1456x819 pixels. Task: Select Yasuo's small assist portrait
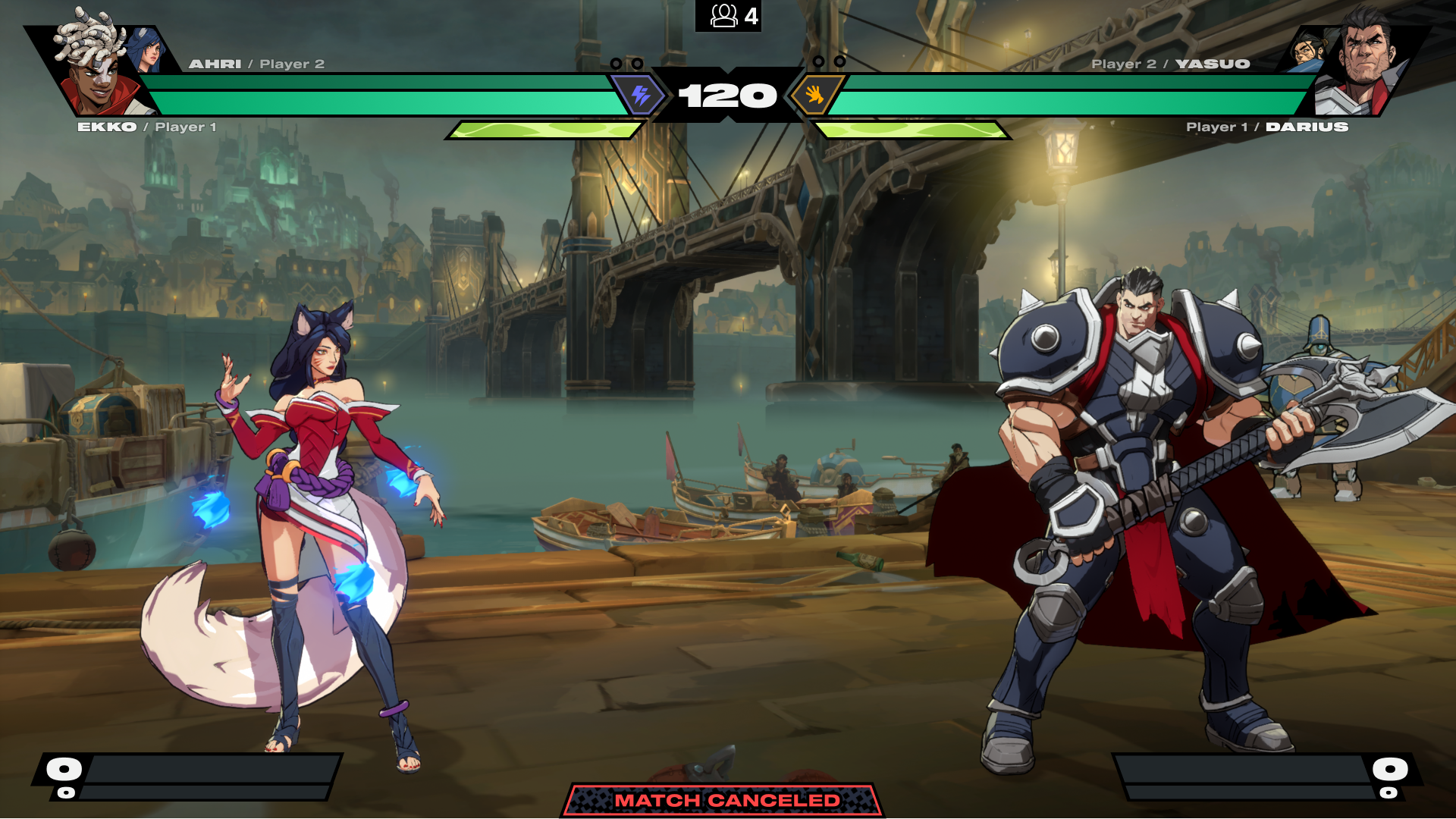1308,50
